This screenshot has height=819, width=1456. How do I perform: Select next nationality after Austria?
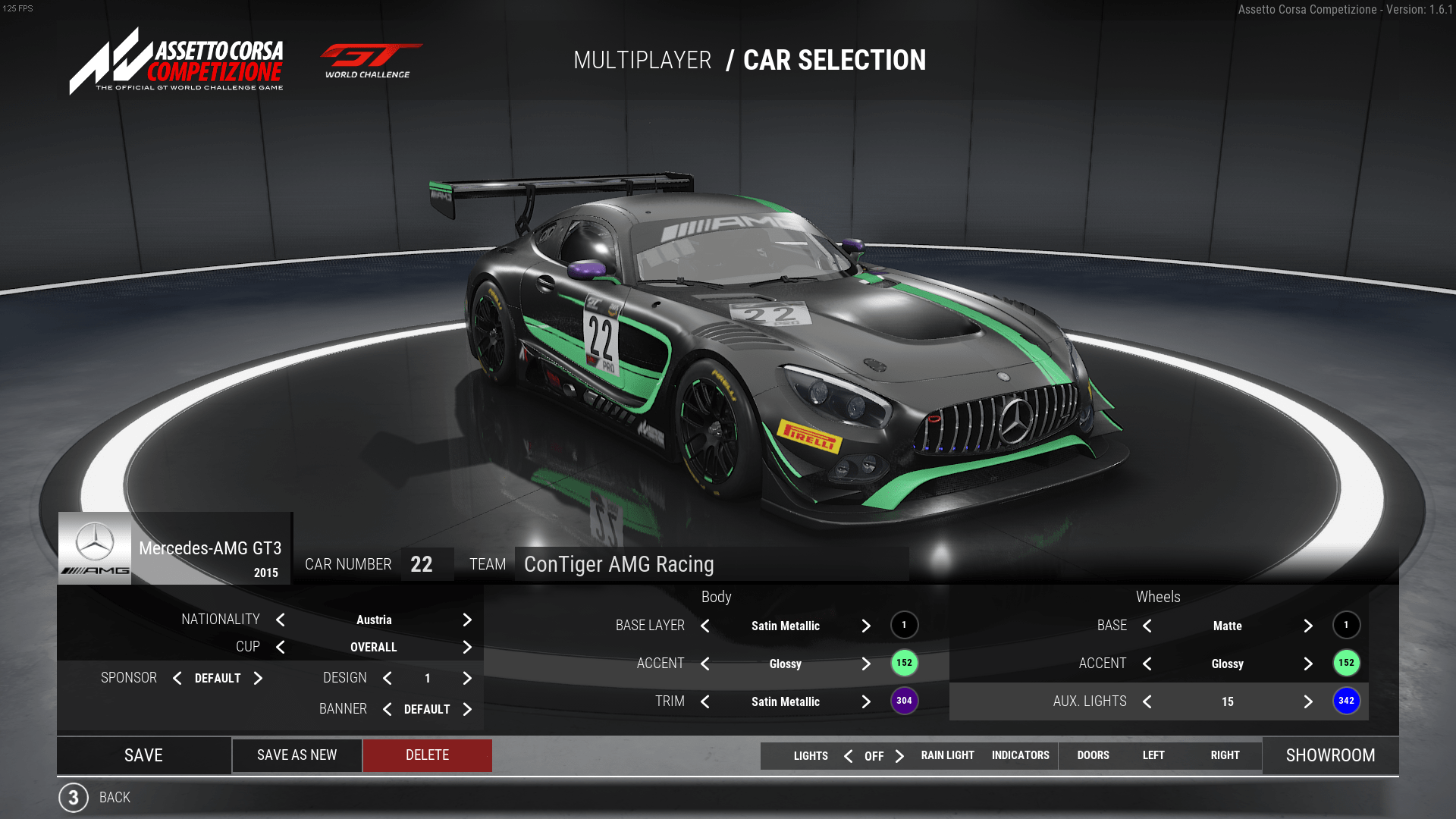coord(467,620)
